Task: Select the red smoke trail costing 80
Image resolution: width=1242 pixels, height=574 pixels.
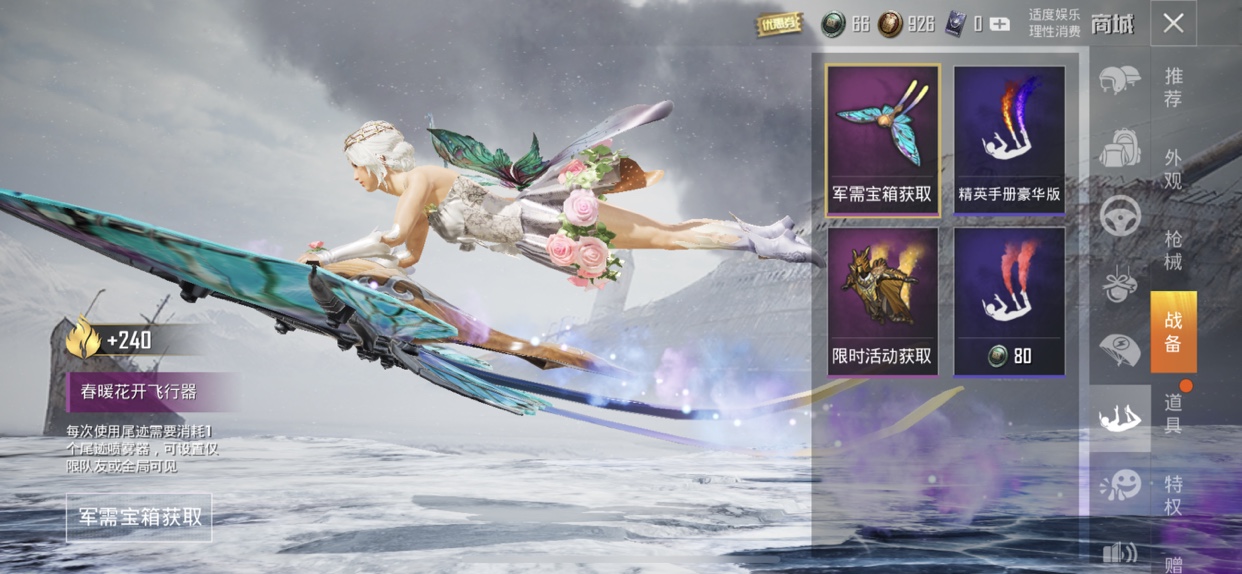Action: click(1009, 301)
